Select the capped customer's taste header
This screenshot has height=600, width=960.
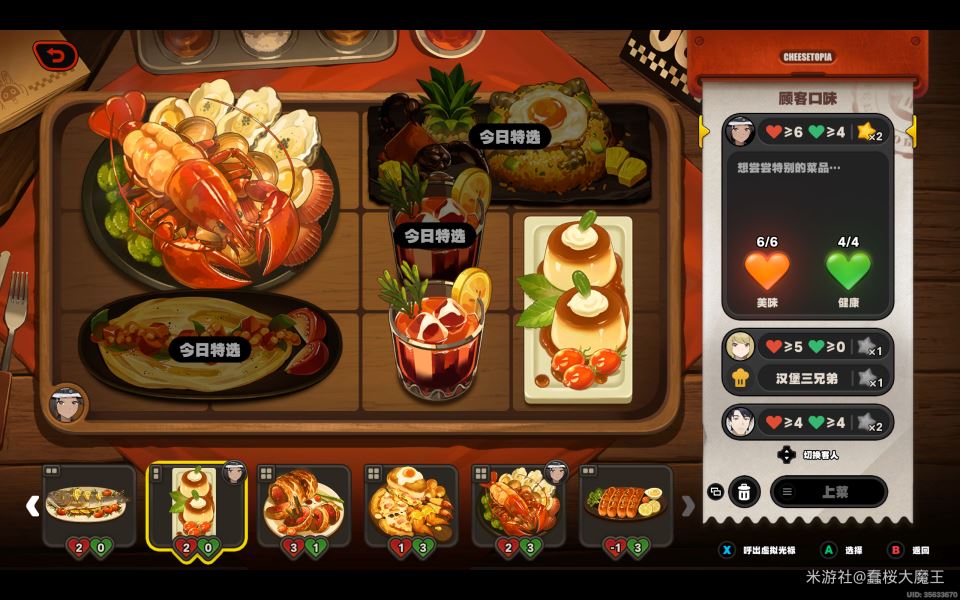[x=807, y=131]
